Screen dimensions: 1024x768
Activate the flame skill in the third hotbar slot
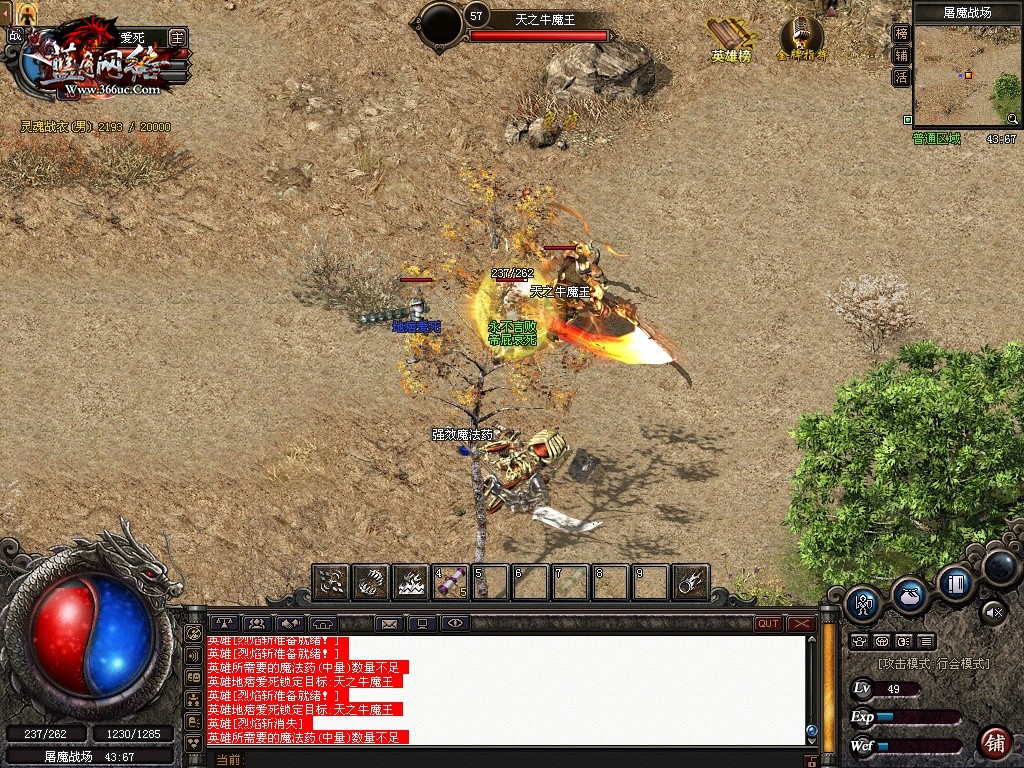coord(411,582)
